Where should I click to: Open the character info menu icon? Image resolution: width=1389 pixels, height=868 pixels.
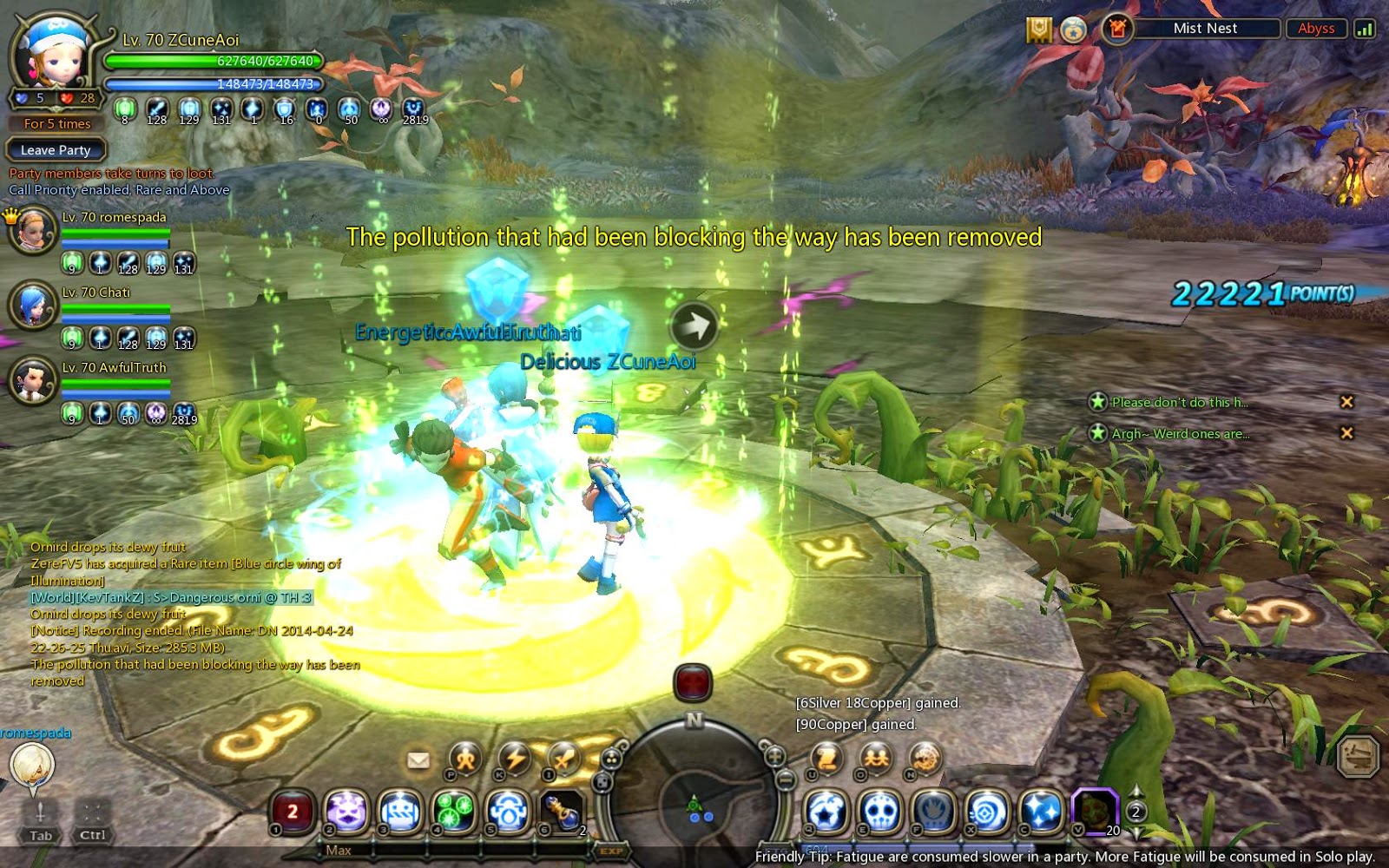[465, 758]
